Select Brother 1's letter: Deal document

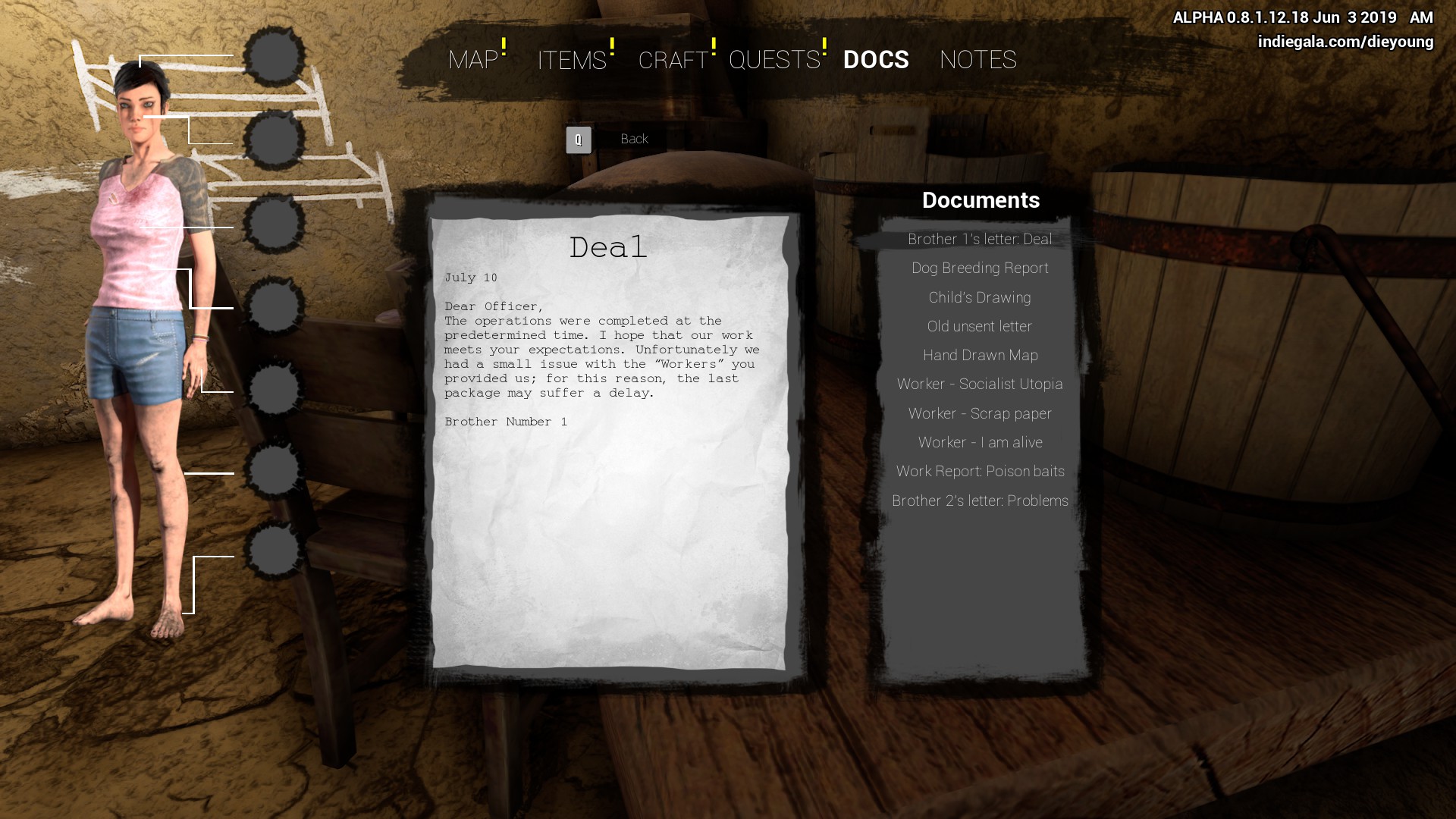980,240
